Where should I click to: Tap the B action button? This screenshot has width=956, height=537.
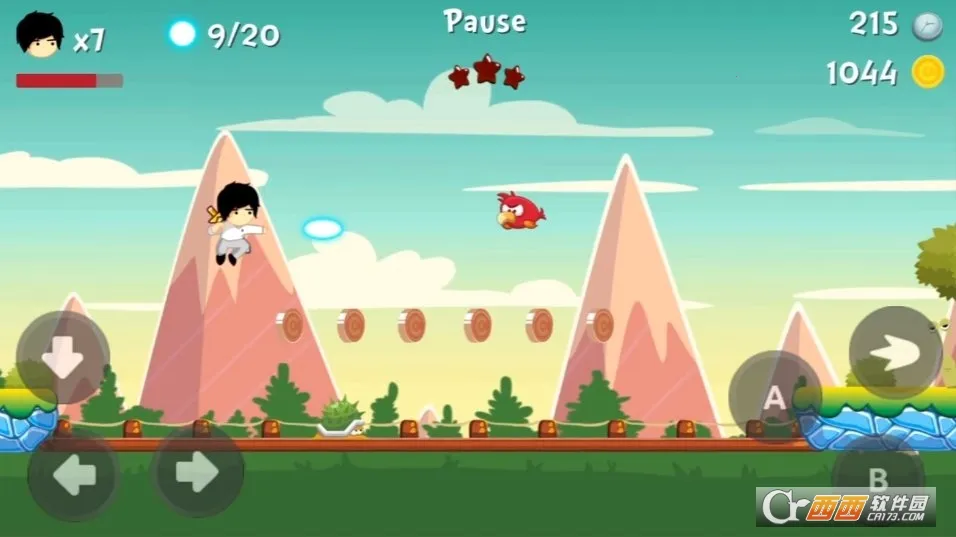(x=876, y=475)
